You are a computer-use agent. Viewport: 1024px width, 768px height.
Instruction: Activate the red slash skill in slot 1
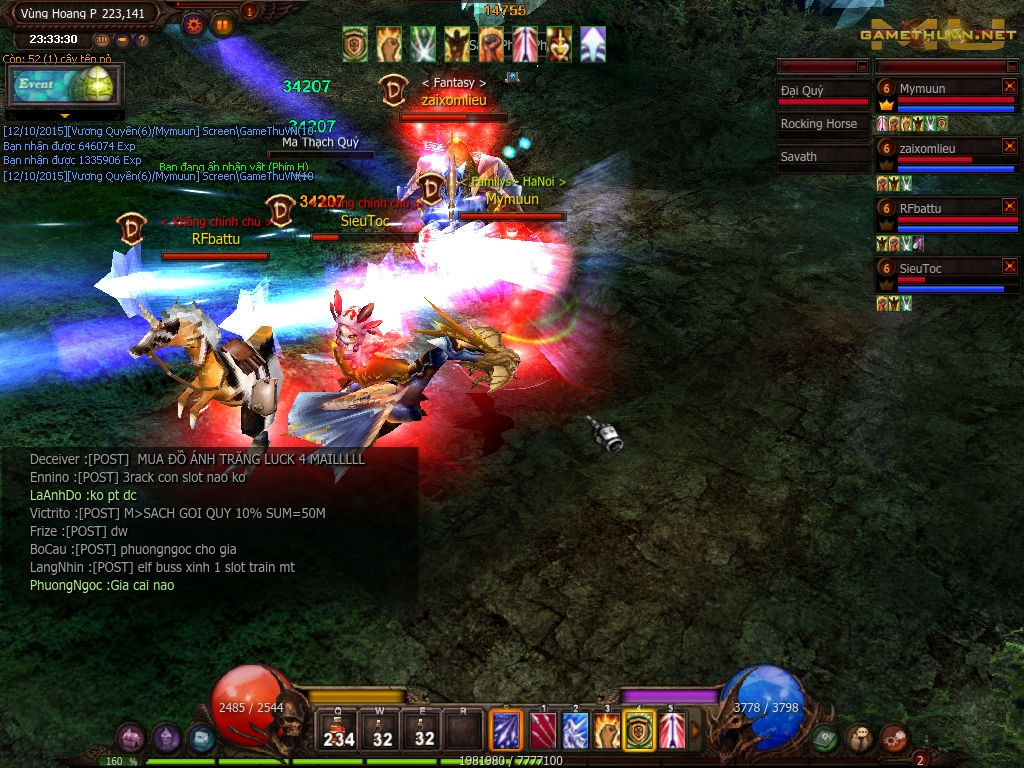click(x=543, y=730)
